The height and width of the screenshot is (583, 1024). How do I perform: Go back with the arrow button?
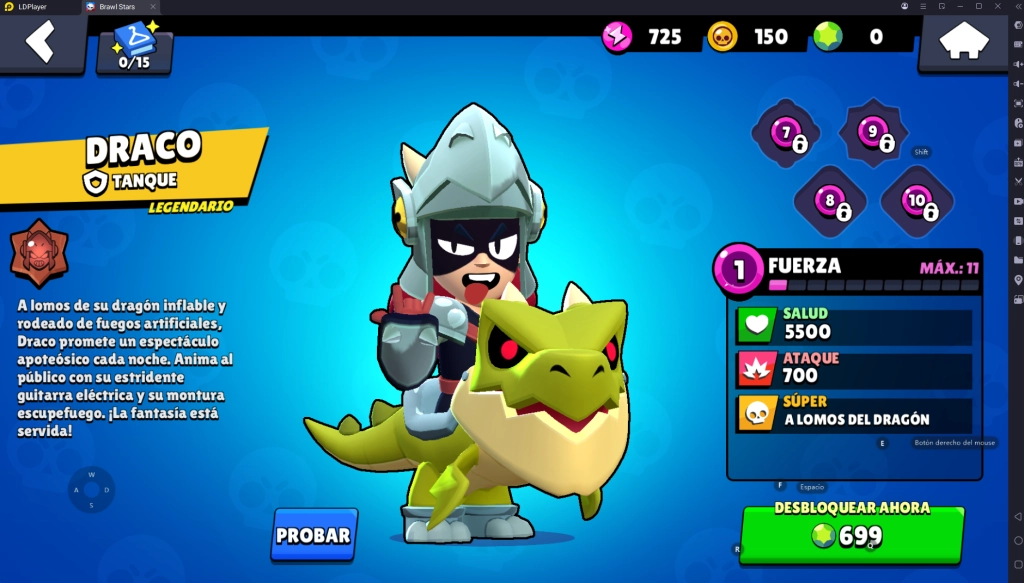tap(40, 43)
